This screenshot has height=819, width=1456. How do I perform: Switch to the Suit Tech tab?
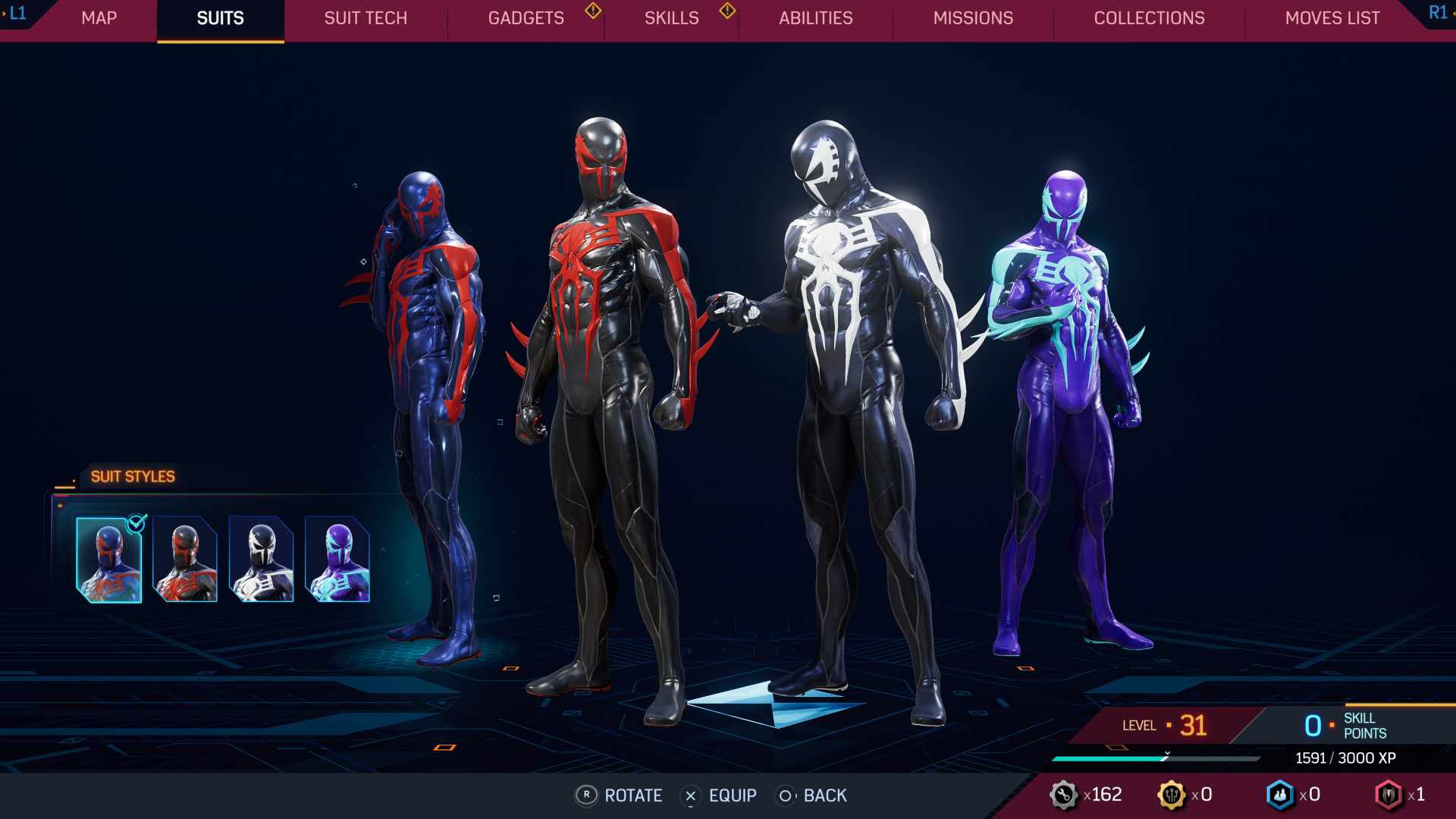click(x=365, y=18)
